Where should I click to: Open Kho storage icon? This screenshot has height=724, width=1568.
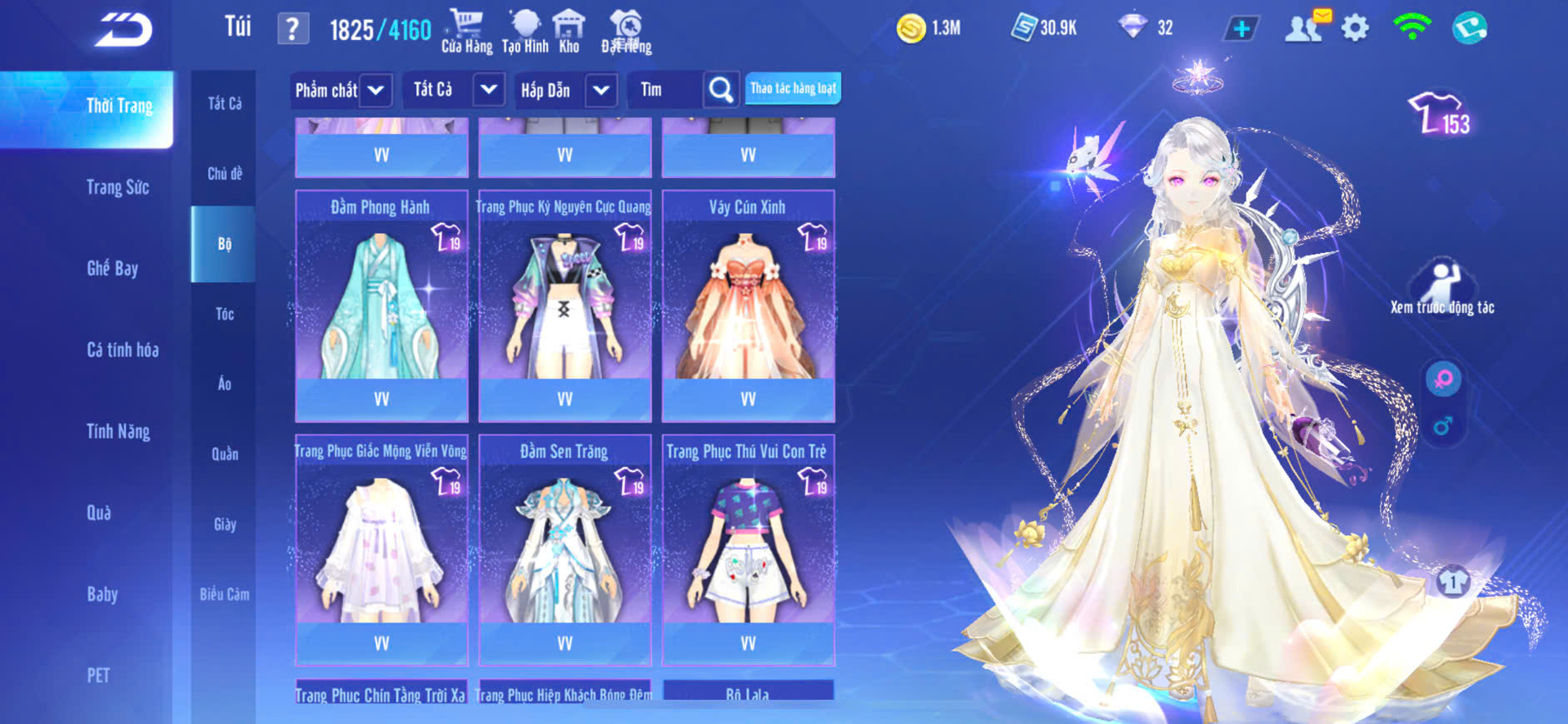(569, 32)
